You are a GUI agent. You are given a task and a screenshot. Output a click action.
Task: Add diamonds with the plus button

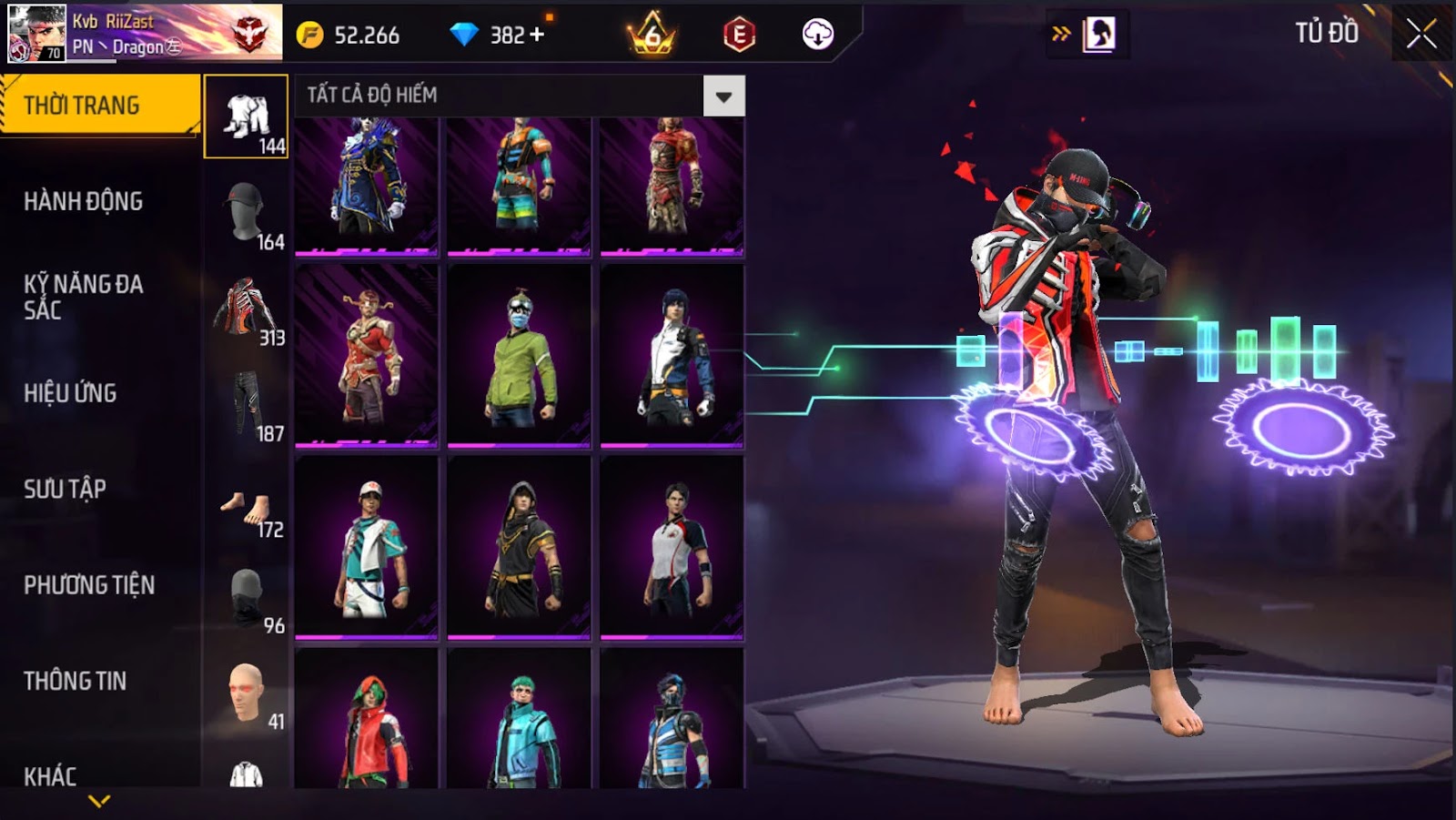coord(537,35)
